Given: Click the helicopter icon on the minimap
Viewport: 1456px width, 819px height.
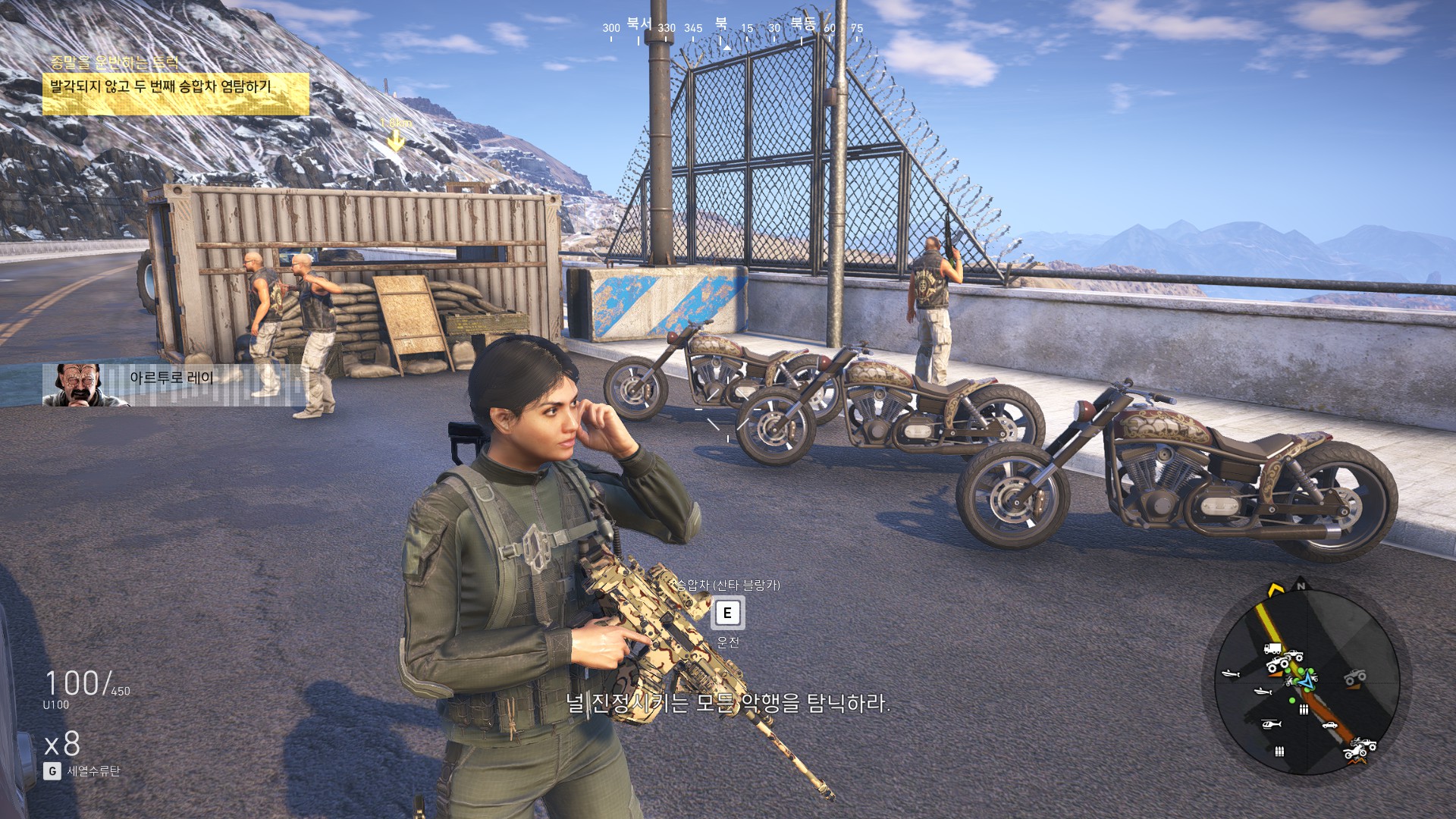Looking at the screenshot, I should pos(1271,724).
